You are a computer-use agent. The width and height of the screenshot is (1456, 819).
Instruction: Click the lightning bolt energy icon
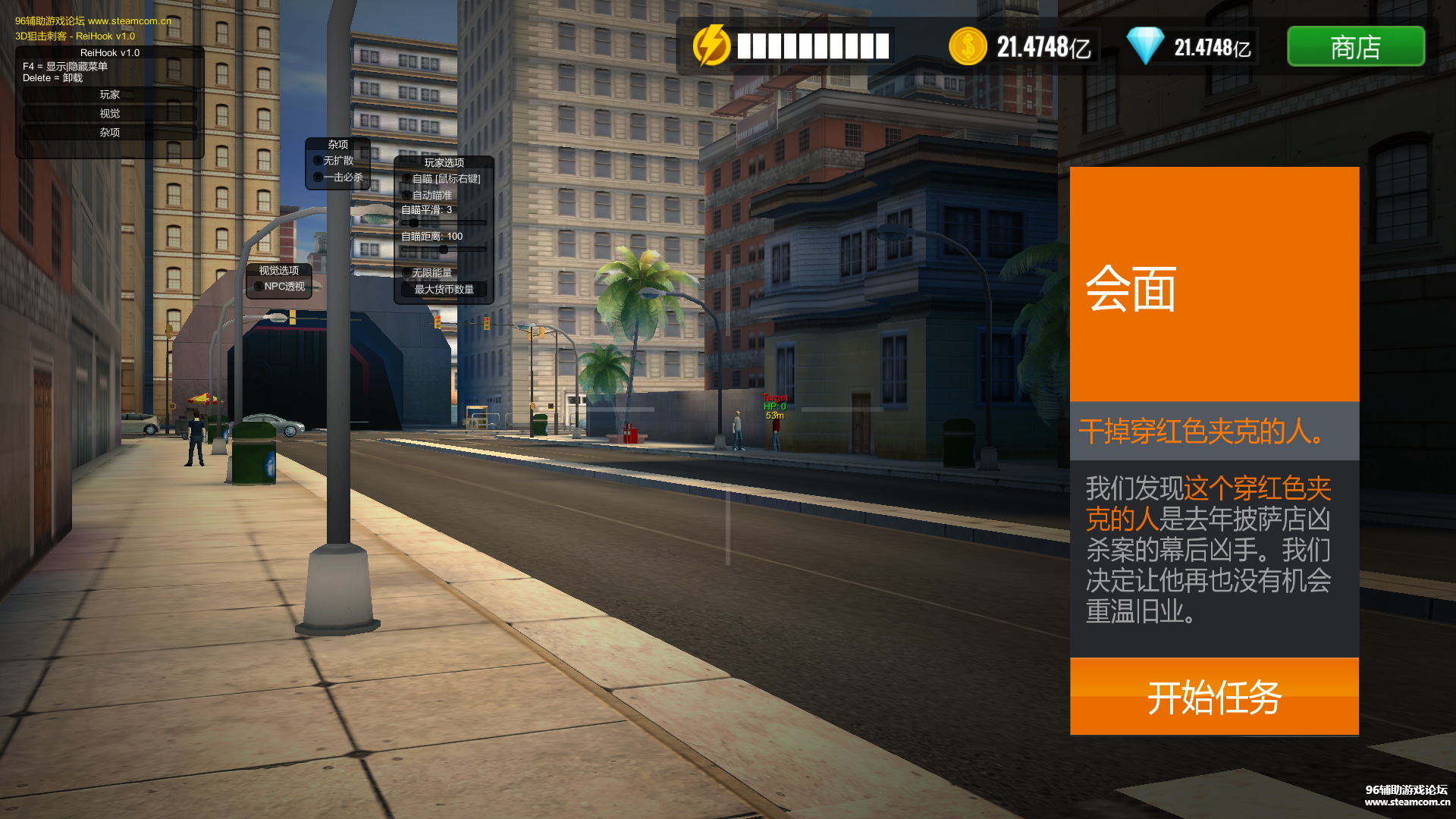pos(711,45)
